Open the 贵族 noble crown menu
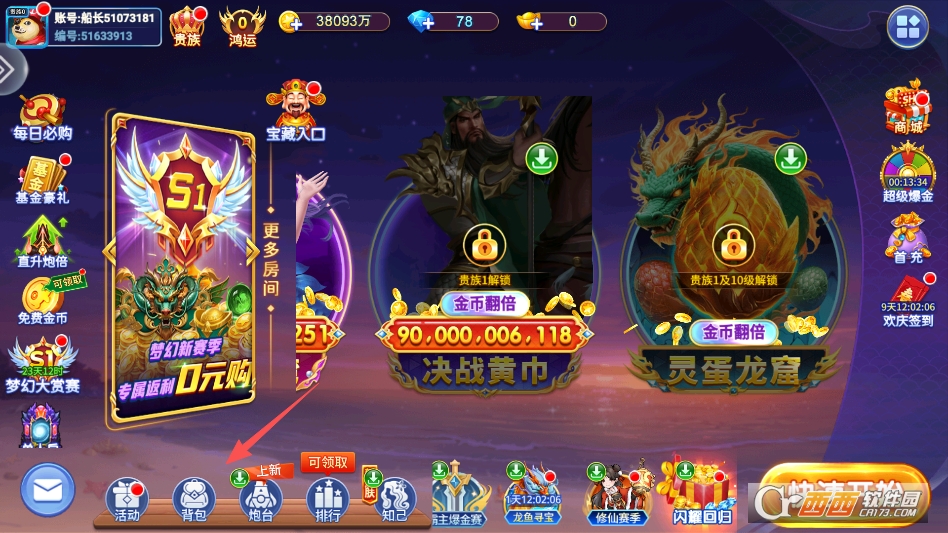This screenshot has height=533, width=948. point(187,25)
